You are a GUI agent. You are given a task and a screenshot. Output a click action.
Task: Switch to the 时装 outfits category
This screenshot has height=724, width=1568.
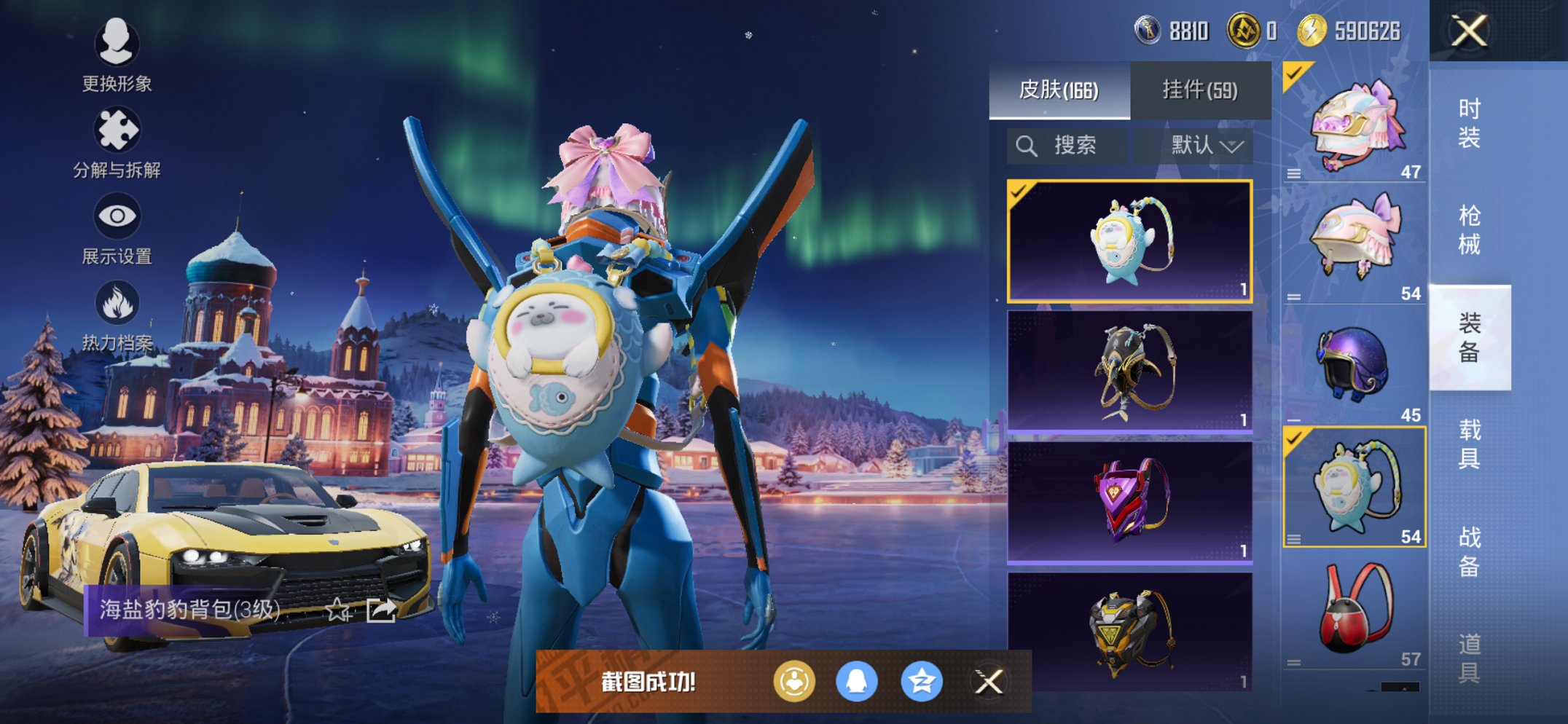pyautogui.click(x=1469, y=122)
